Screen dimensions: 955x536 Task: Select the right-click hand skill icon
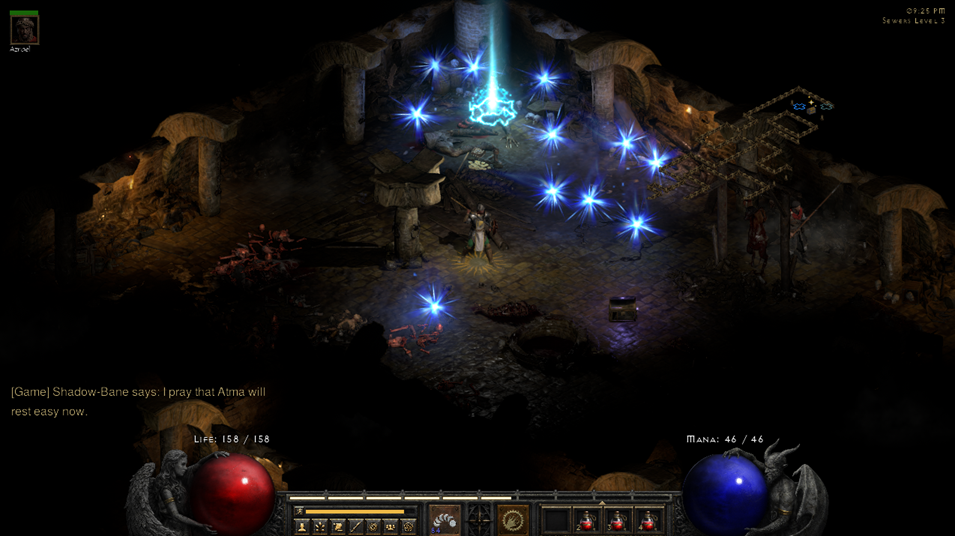point(513,519)
